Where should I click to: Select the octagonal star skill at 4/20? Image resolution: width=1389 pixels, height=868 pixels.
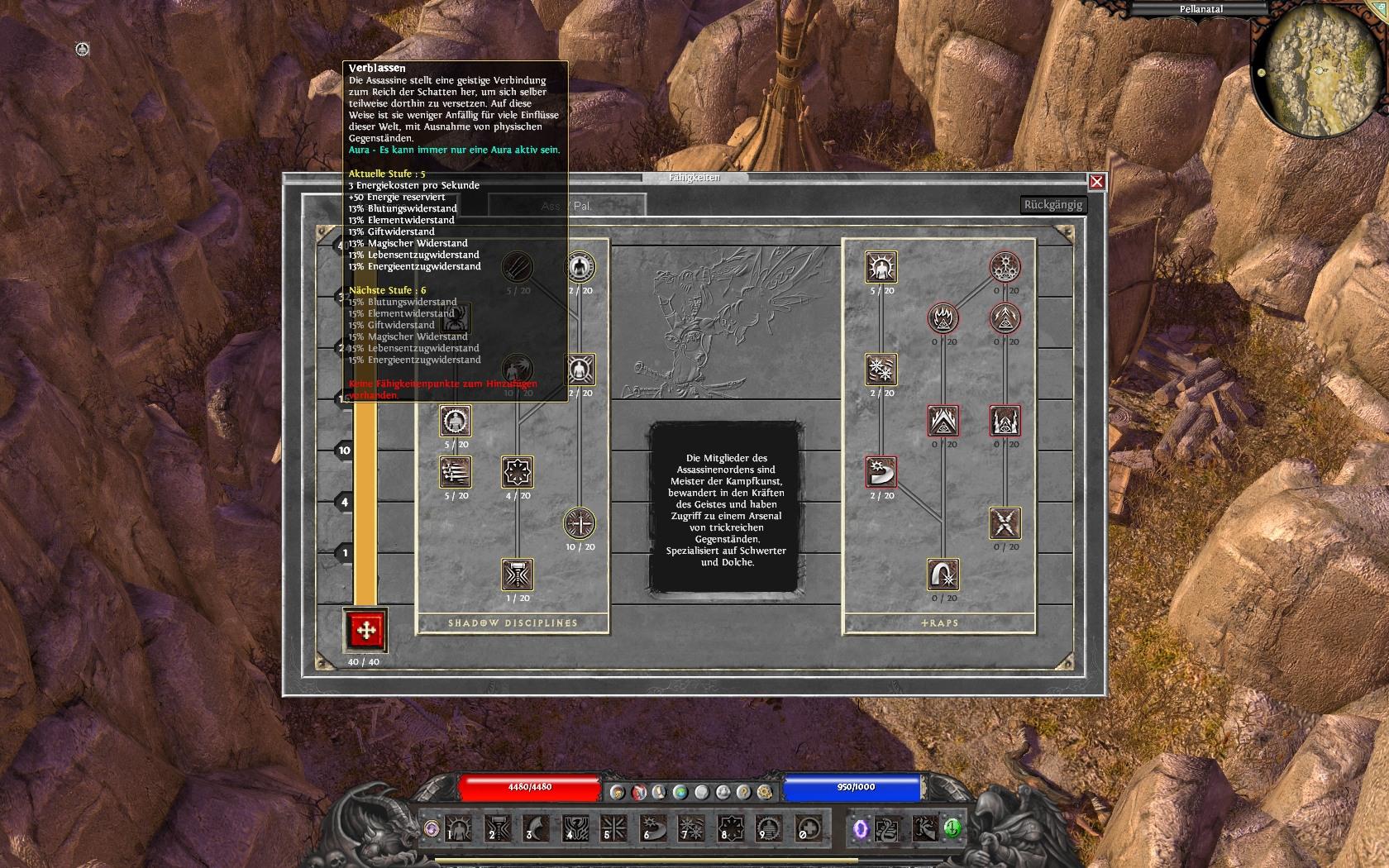pos(518,472)
